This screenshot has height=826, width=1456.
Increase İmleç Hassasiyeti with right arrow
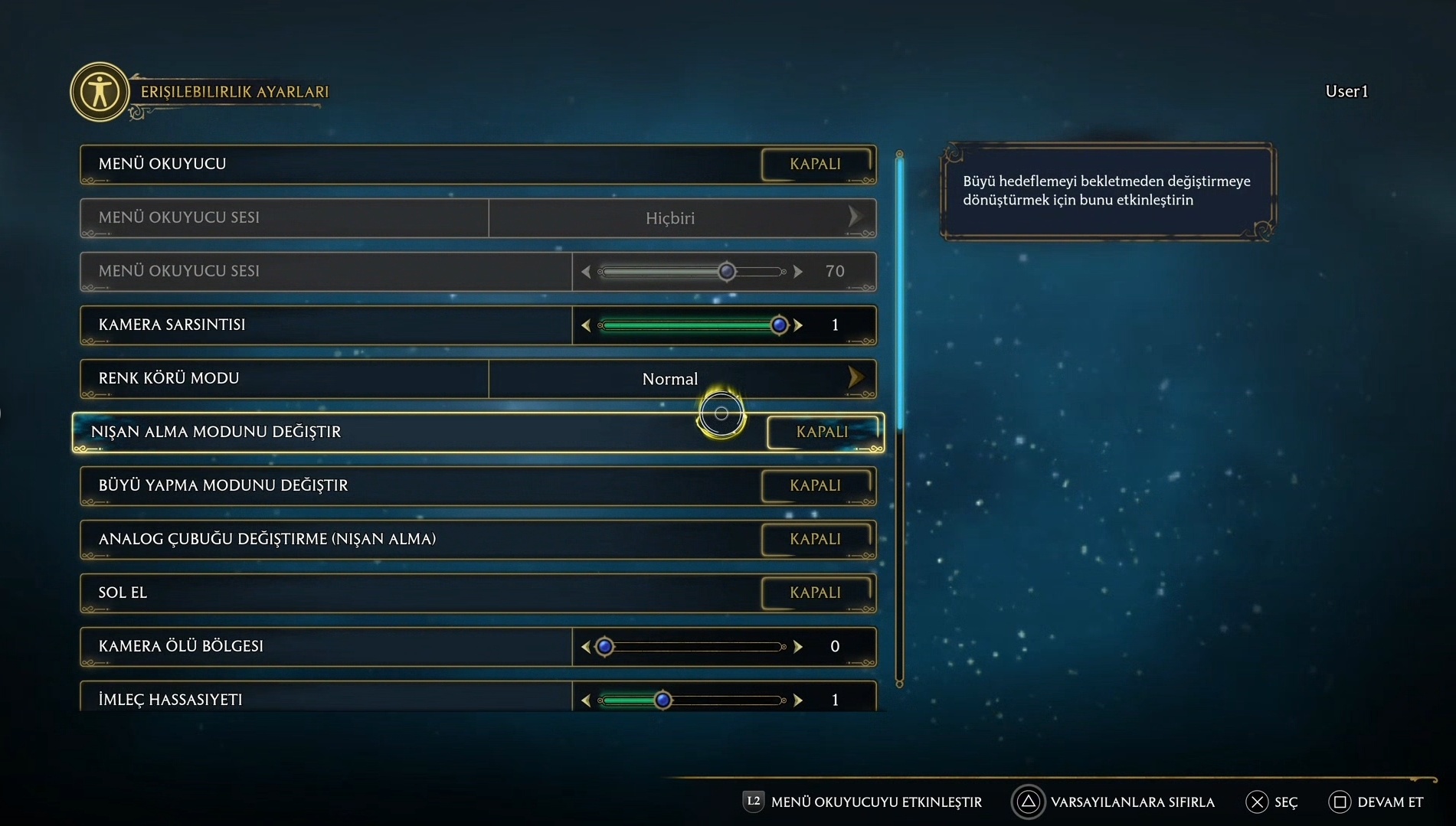[798, 700]
